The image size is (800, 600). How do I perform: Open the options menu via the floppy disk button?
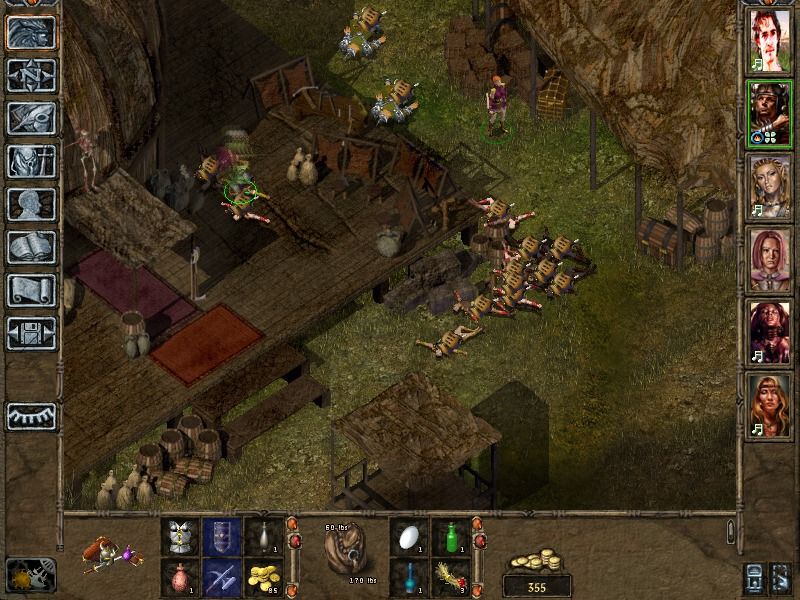point(31,333)
